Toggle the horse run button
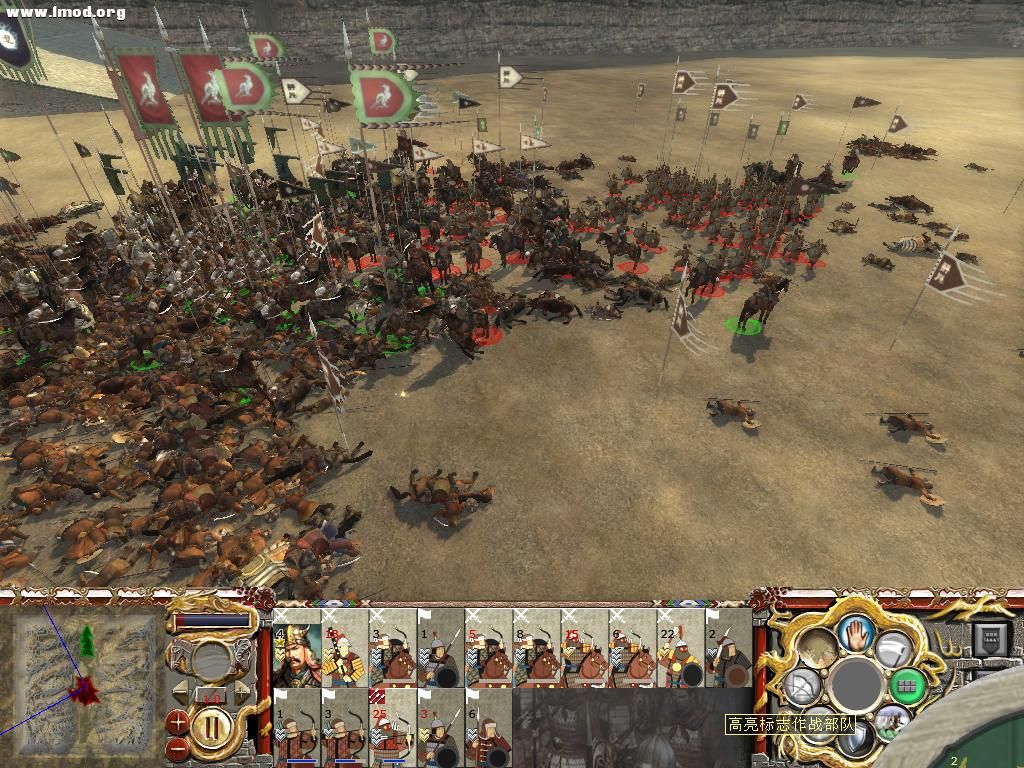Viewport: 1024px width, 768px height. point(891,720)
